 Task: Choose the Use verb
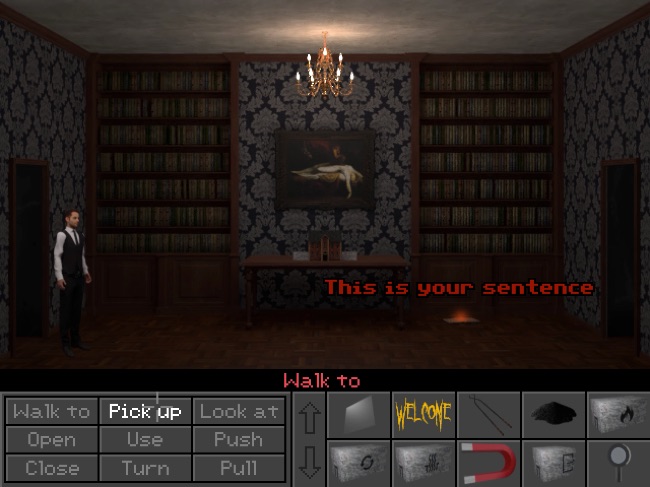145,439
